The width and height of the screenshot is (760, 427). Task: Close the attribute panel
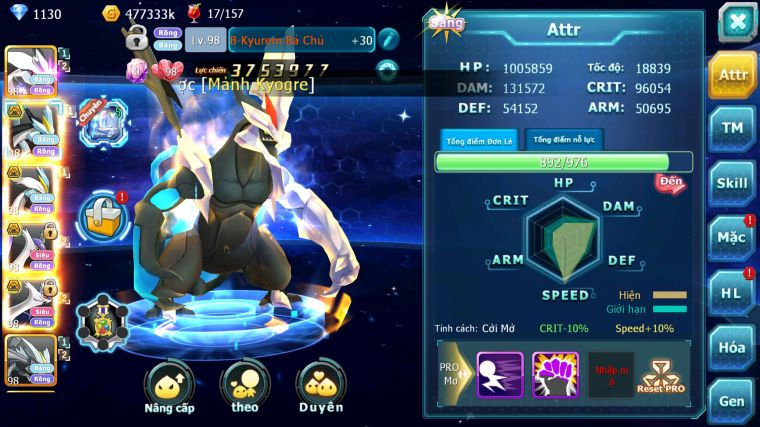click(736, 21)
